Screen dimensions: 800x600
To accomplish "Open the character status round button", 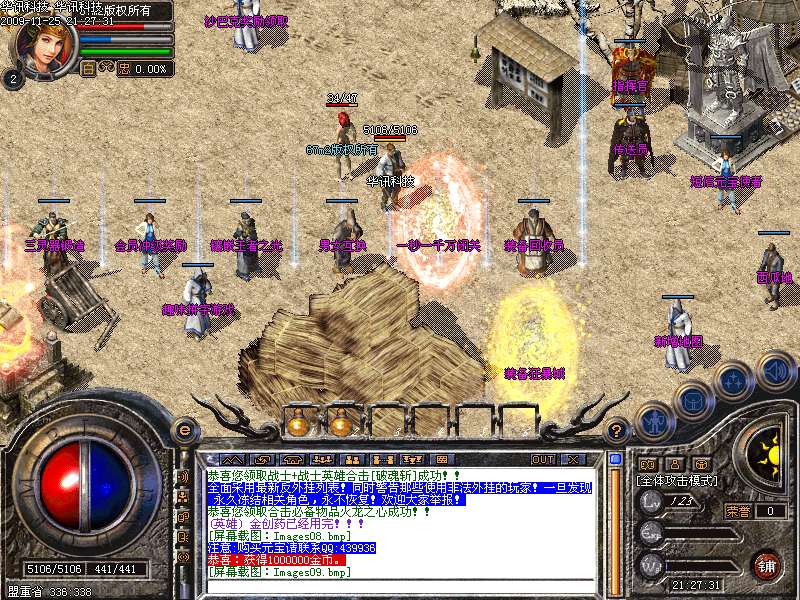I will 653,422.
